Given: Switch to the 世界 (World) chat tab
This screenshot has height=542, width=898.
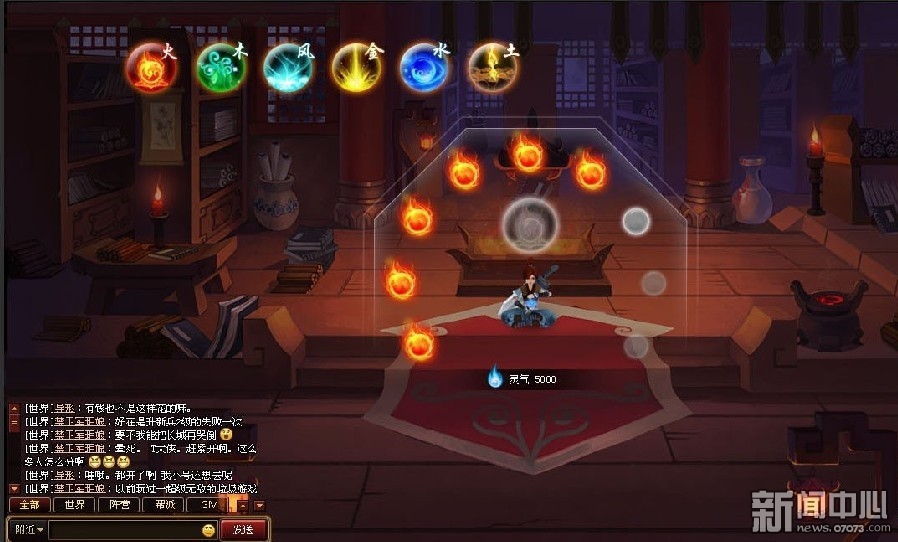Looking at the screenshot, I should tap(75, 505).
